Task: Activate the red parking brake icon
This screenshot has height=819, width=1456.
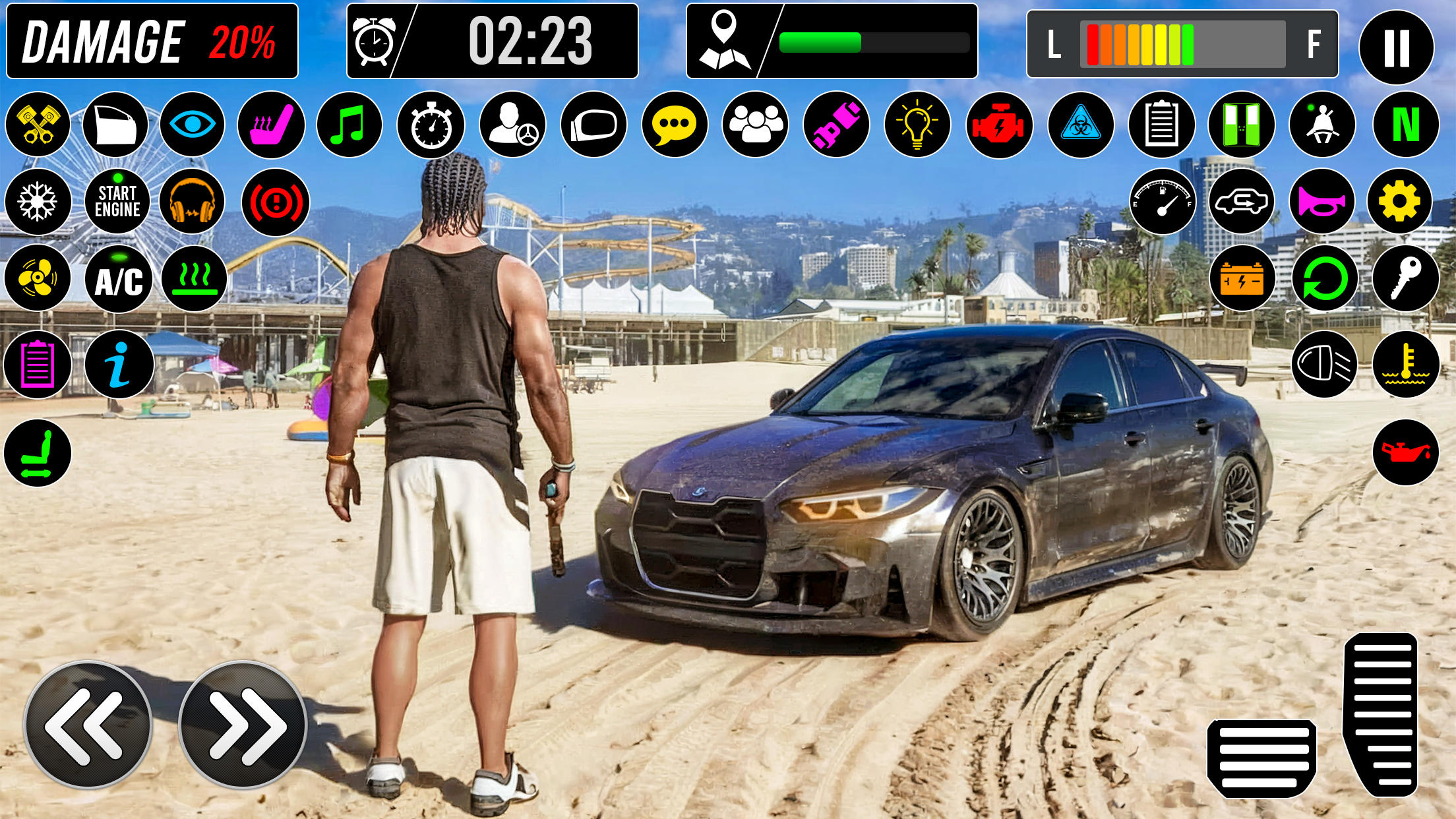Action: click(275, 202)
